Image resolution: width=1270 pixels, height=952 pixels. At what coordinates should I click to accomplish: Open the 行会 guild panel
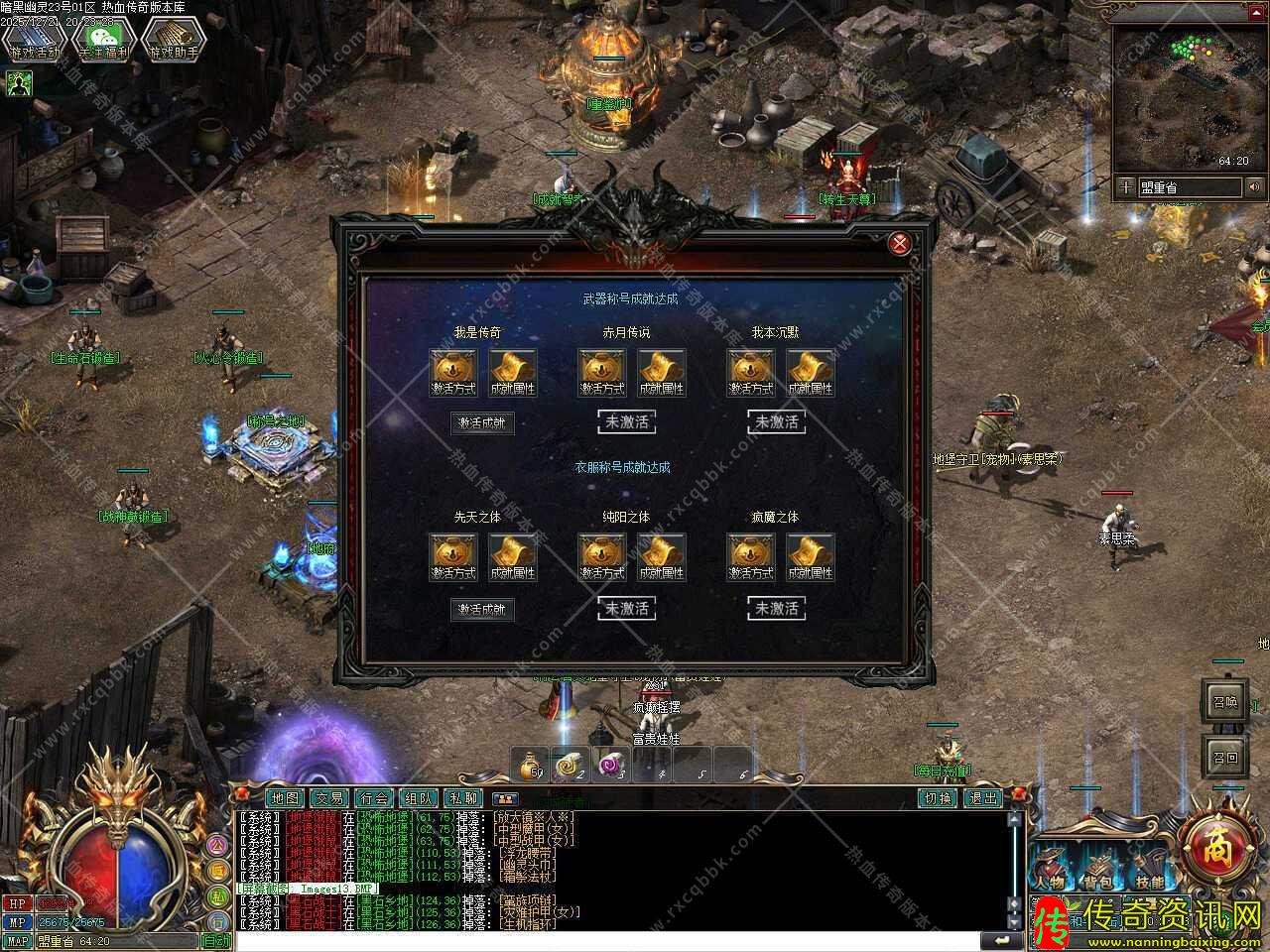point(373,797)
